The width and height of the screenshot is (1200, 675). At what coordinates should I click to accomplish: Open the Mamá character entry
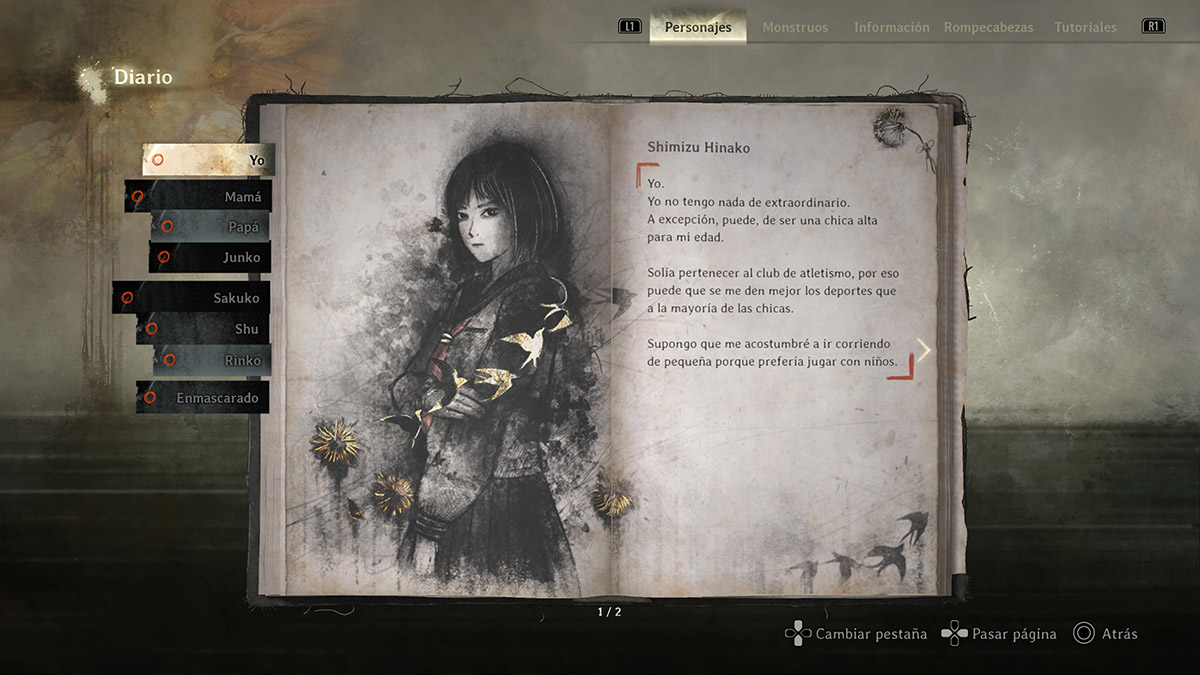click(200, 197)
